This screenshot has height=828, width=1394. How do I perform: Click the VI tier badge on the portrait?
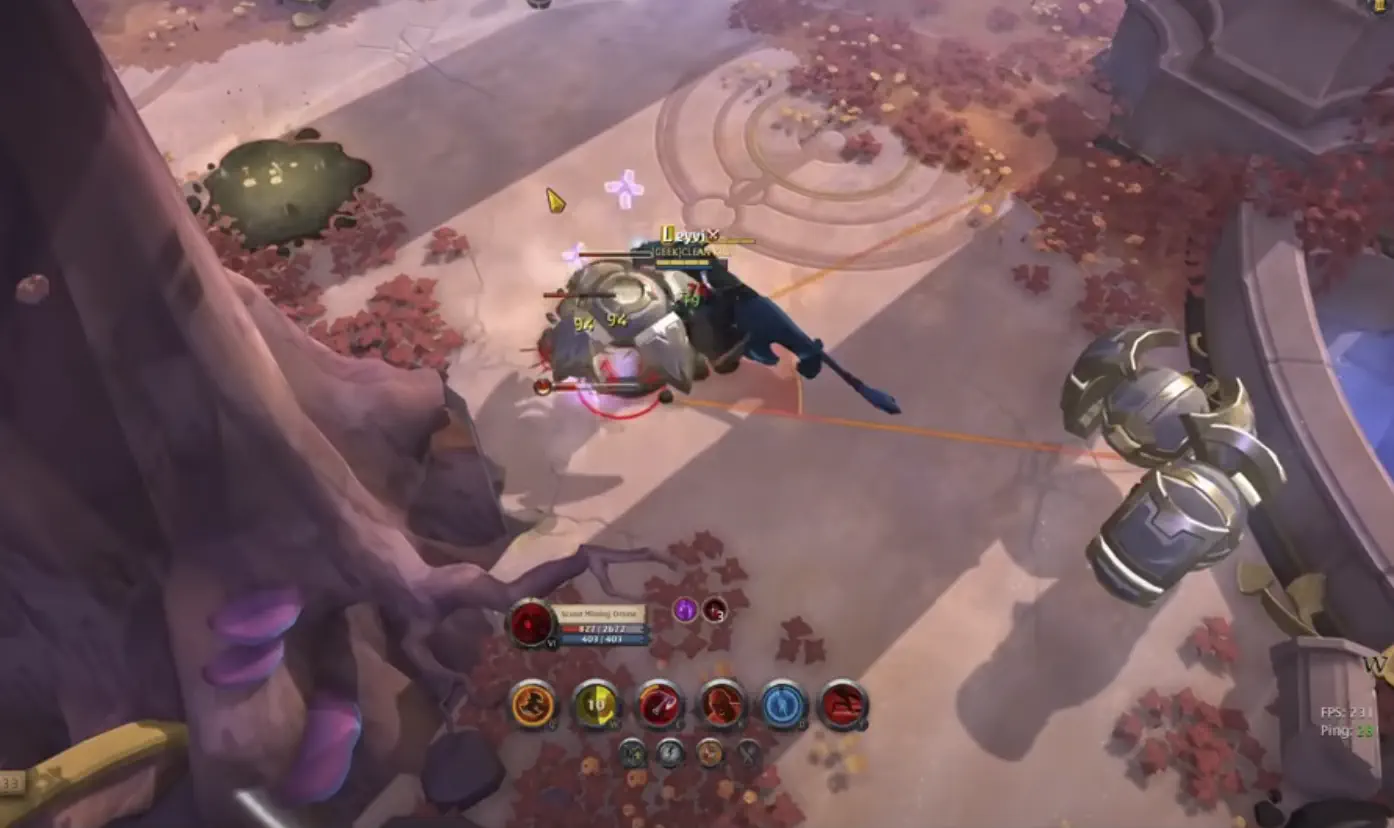pos(550,642)
